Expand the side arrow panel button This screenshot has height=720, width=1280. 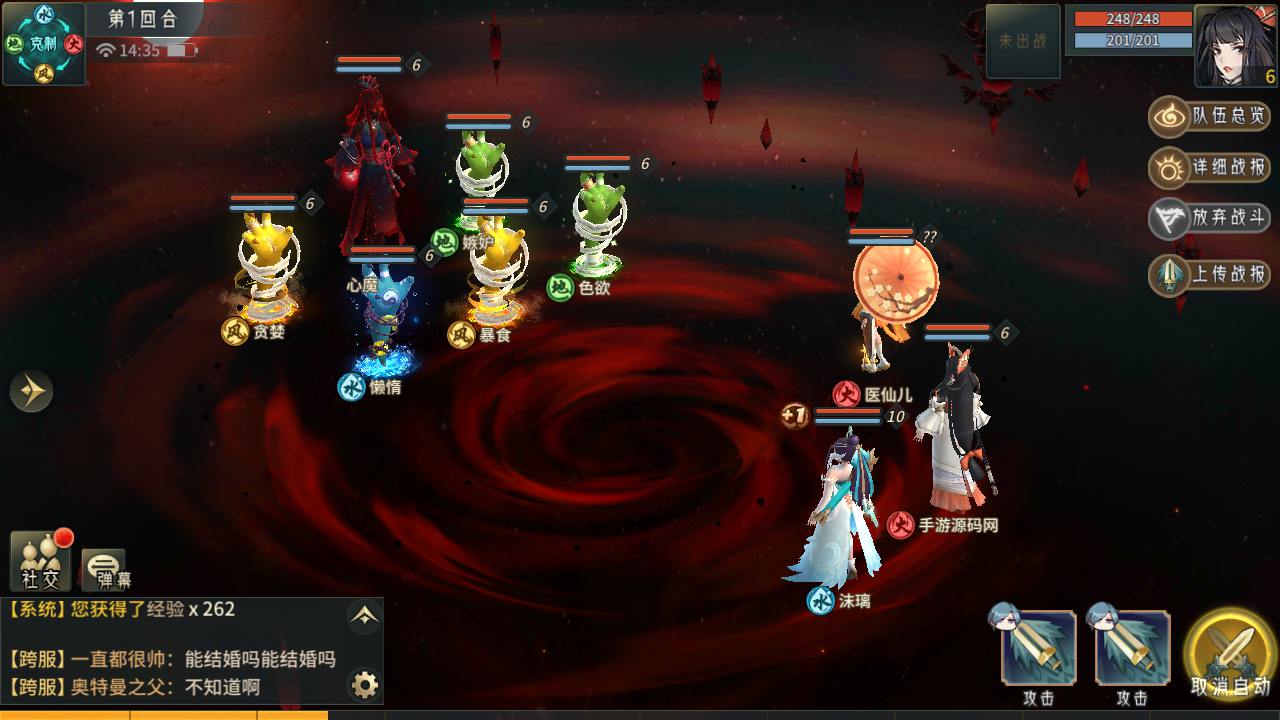[31, 390]
